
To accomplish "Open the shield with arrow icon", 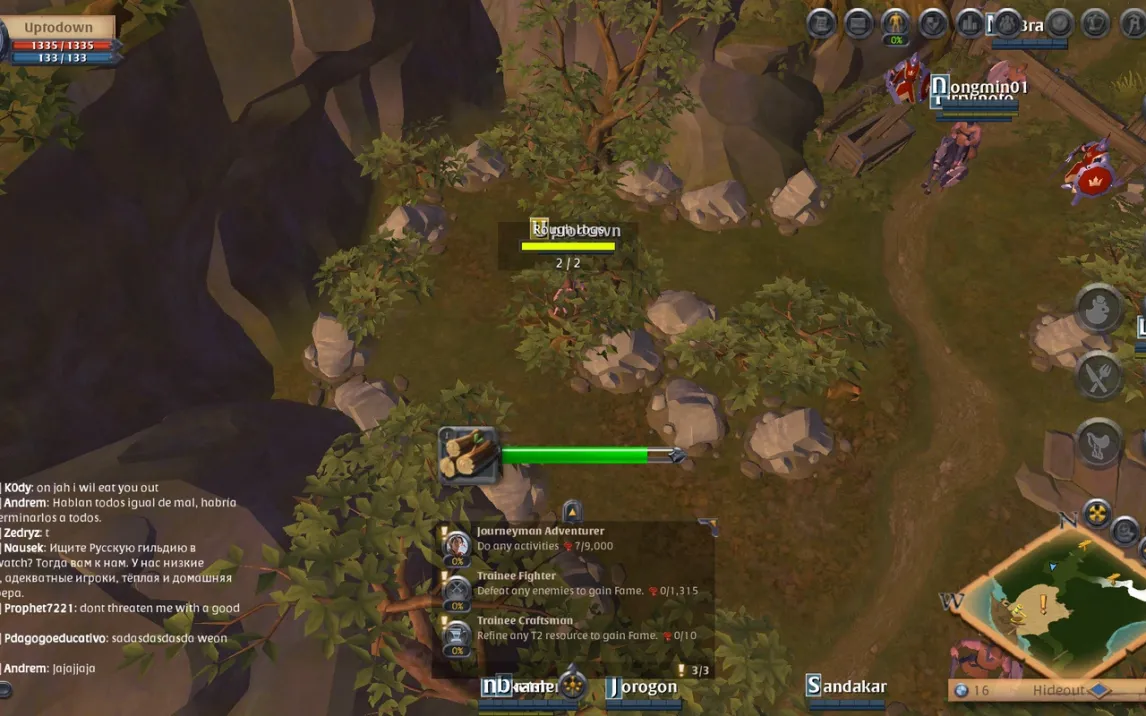I will coord(933,23).
